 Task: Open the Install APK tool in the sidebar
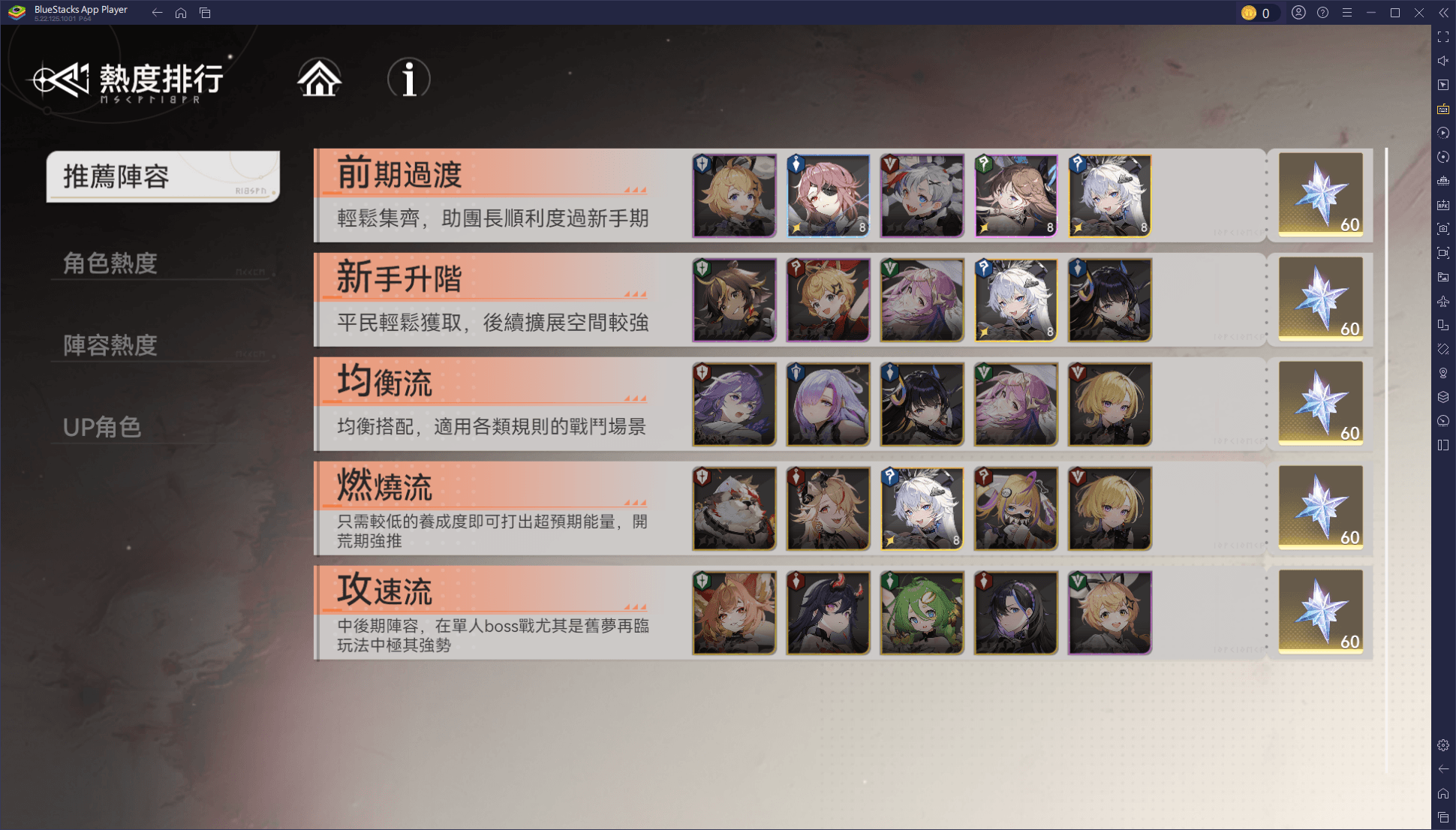coord(1442,203)
